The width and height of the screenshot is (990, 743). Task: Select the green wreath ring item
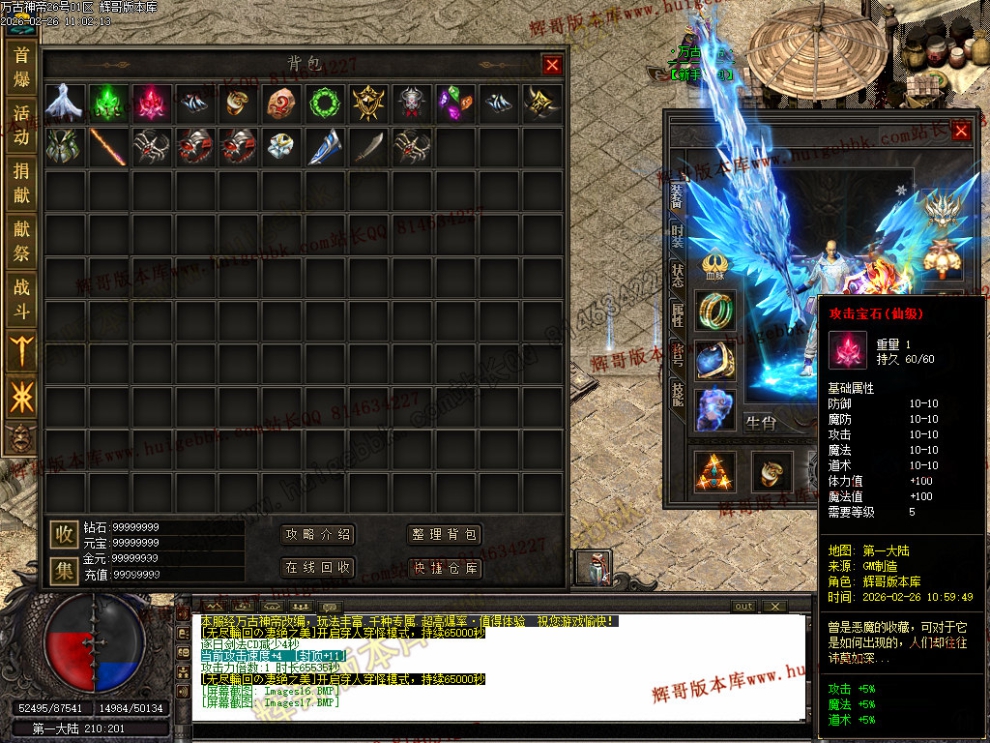(325, 102)
